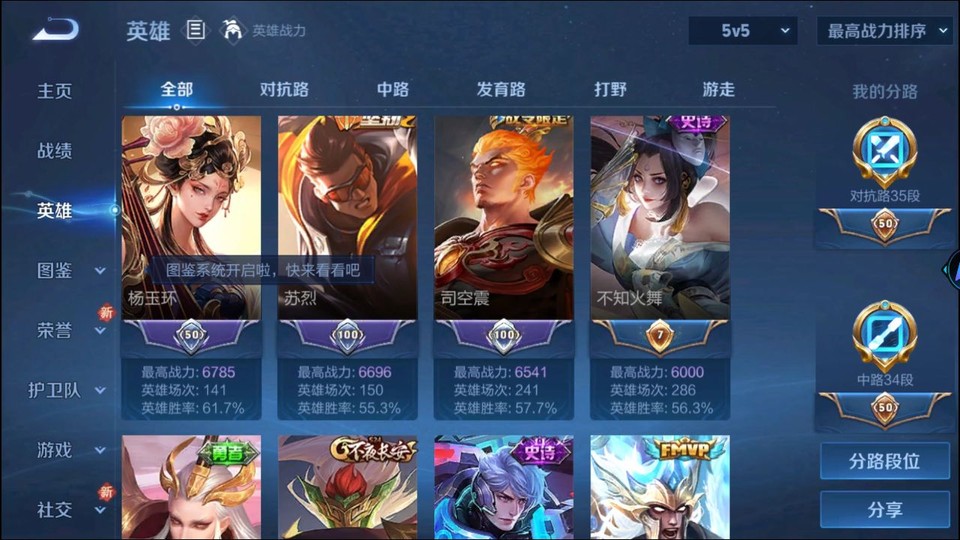Switch to the 对抗路 tab

point(284,89)
